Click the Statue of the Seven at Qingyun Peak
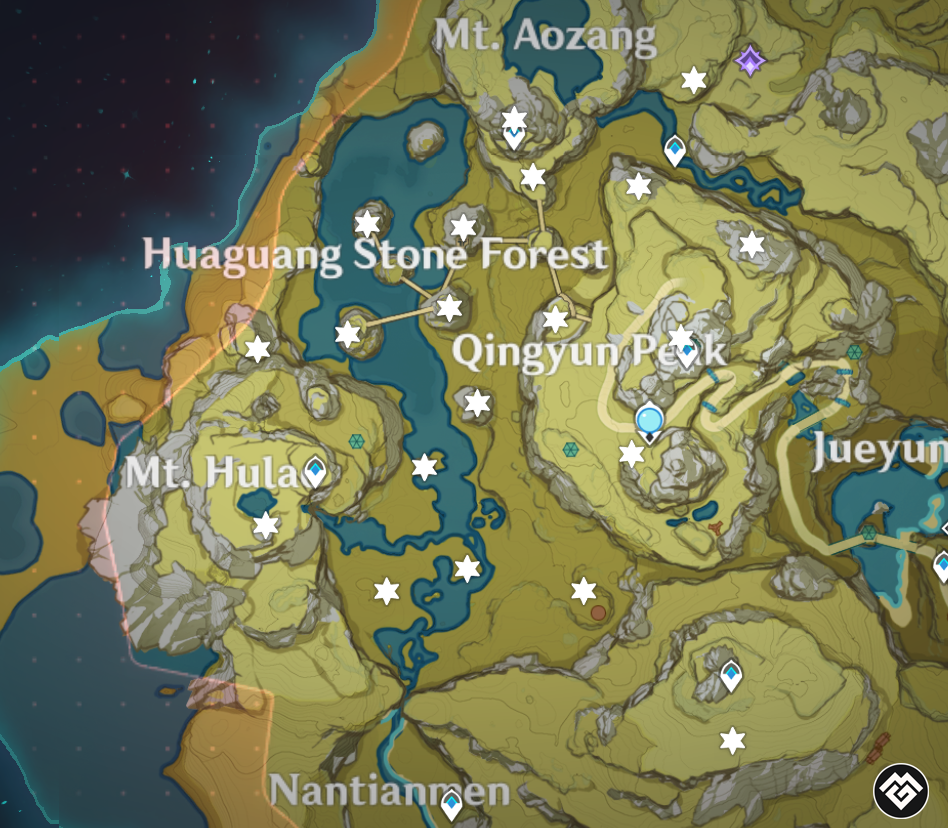This screenshot has height=828, width=948. pyautogui.click(x=650, y=420)
